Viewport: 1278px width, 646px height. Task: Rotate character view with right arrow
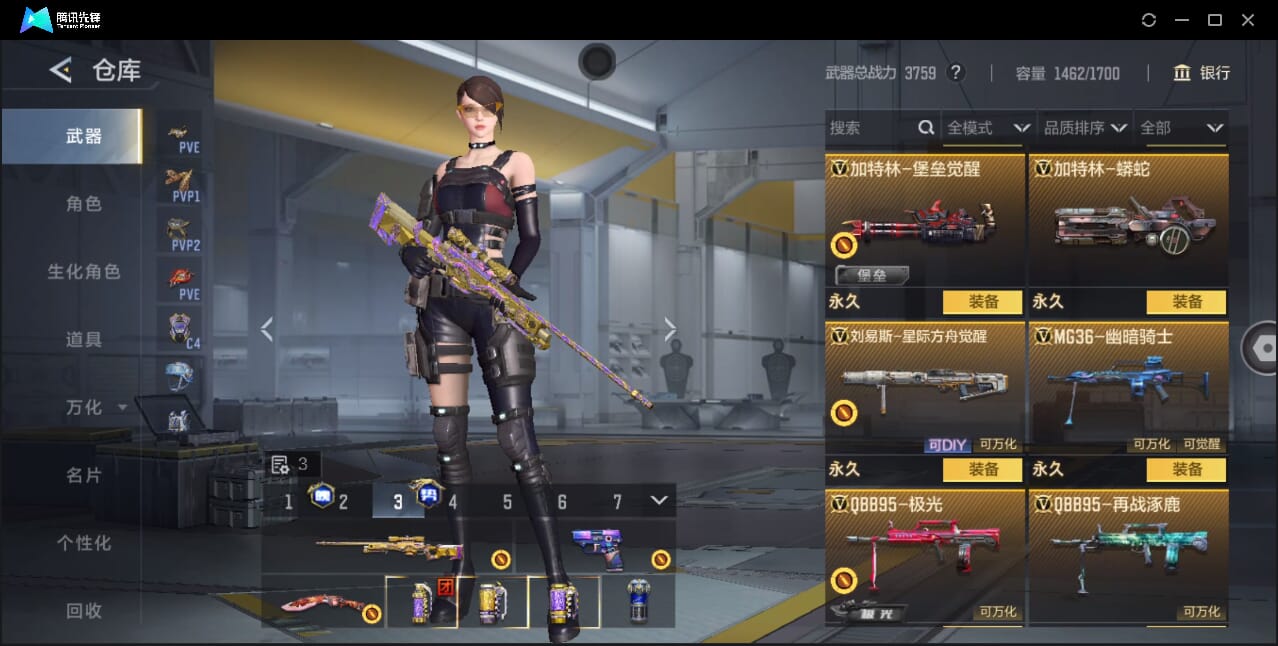670,329
